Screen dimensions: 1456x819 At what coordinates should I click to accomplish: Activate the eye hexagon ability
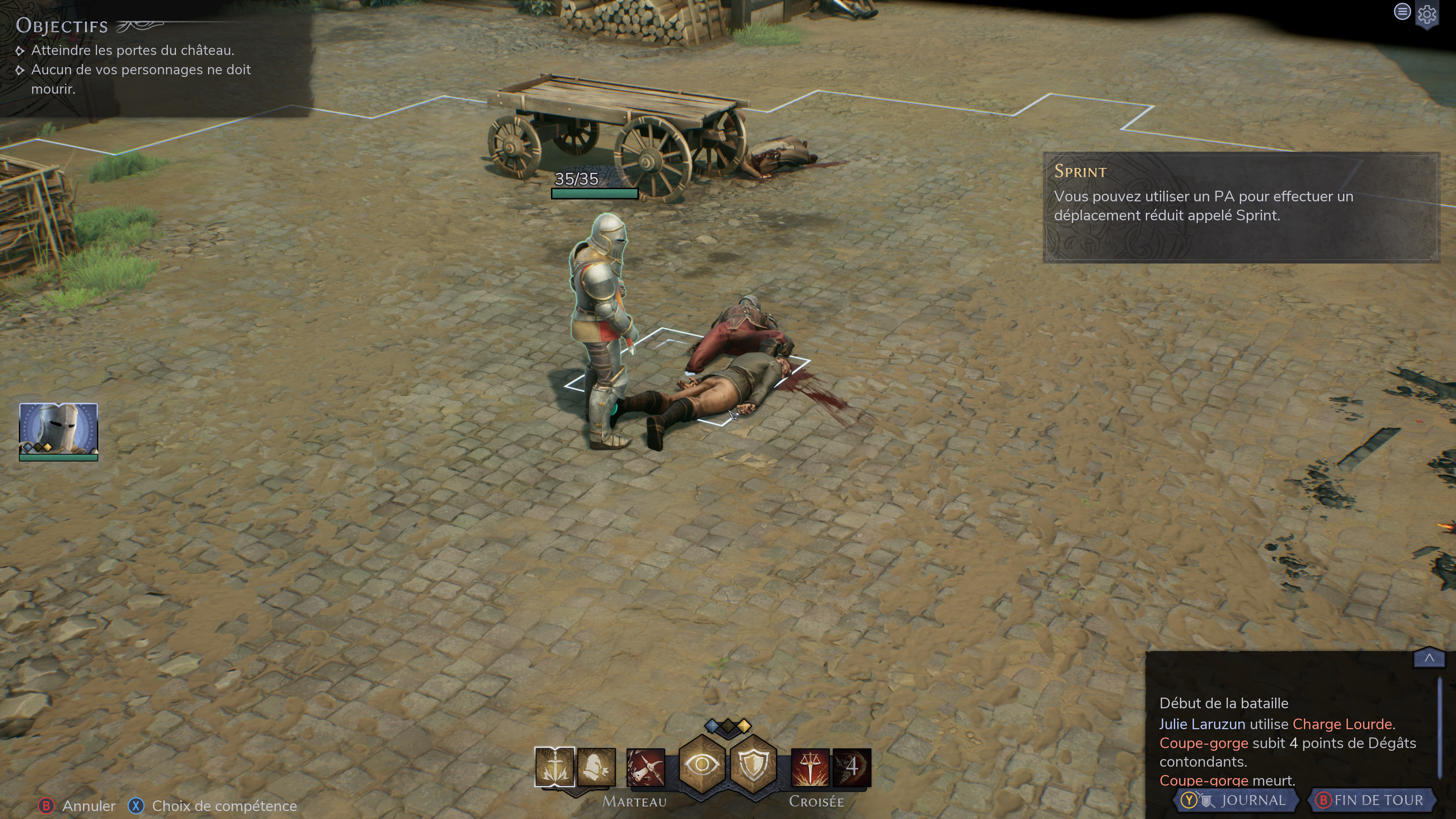pos(701,766)
